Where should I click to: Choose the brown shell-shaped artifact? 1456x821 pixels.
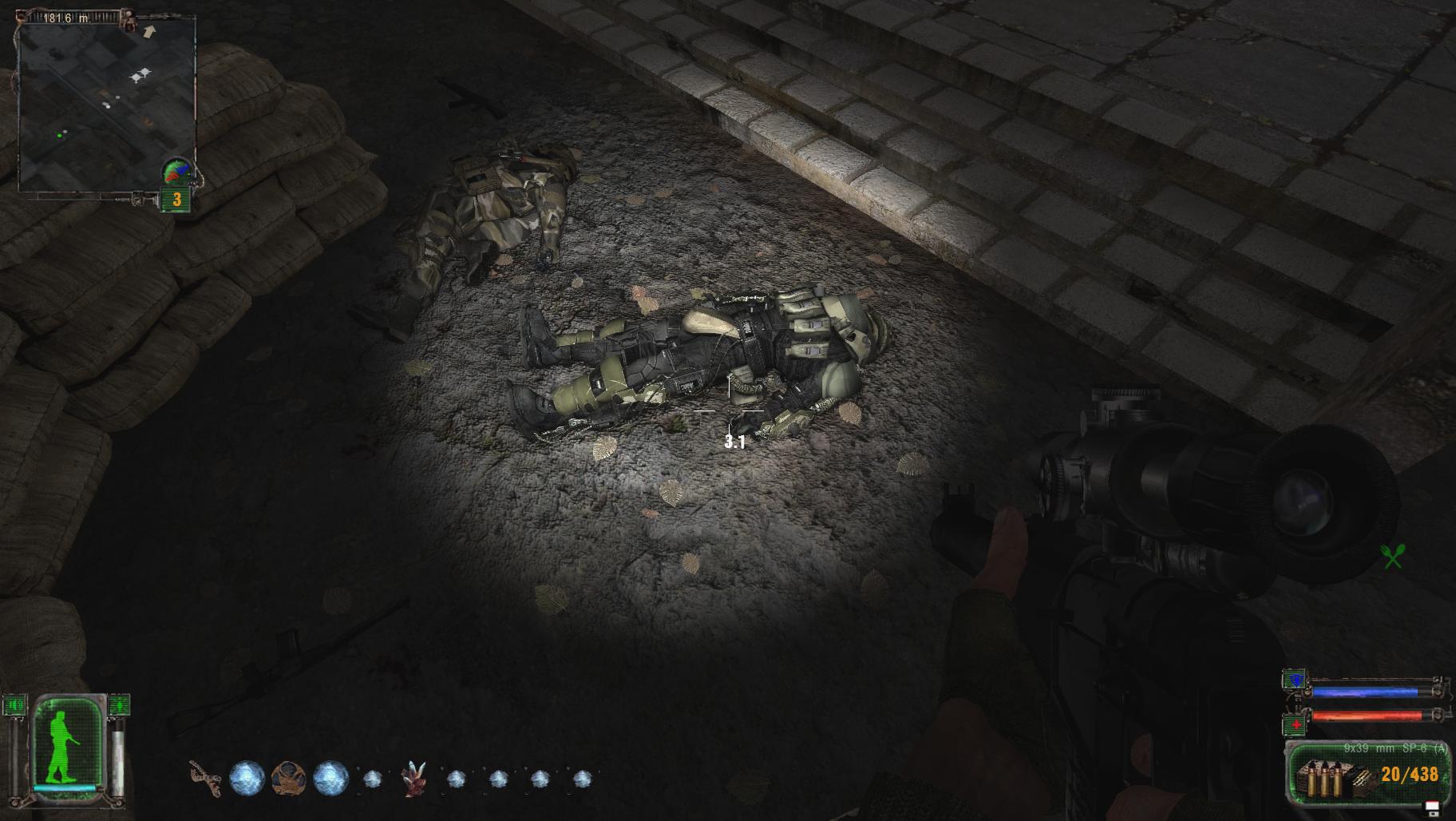click(x=288, y=778)
